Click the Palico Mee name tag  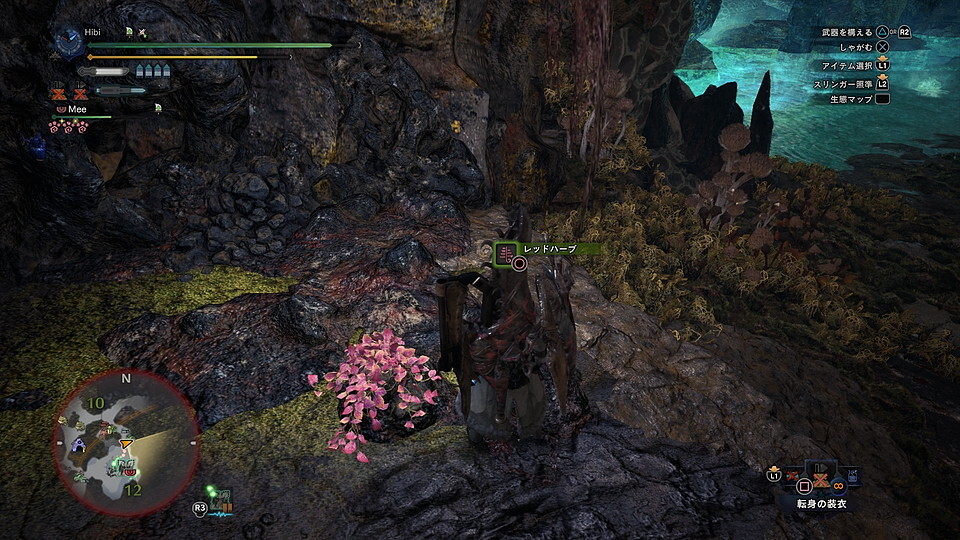[x=76, y=108]
